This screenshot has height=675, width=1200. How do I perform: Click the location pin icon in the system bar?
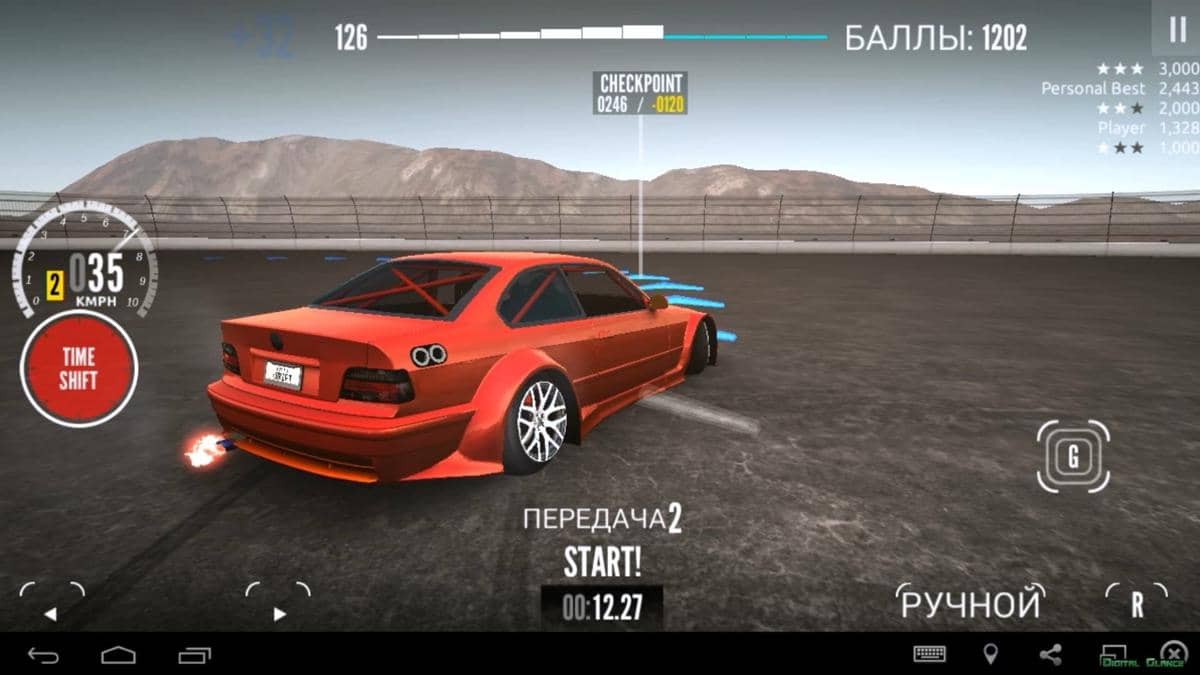pyautogui.click(x=990, y=654)
